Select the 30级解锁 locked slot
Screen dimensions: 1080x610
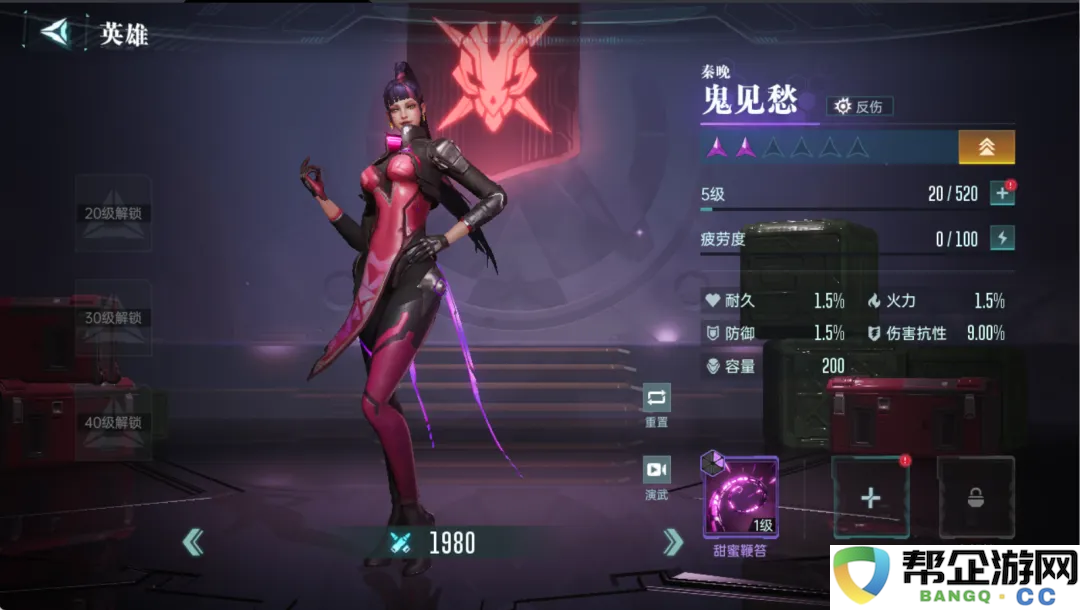[x=113, y=318]
